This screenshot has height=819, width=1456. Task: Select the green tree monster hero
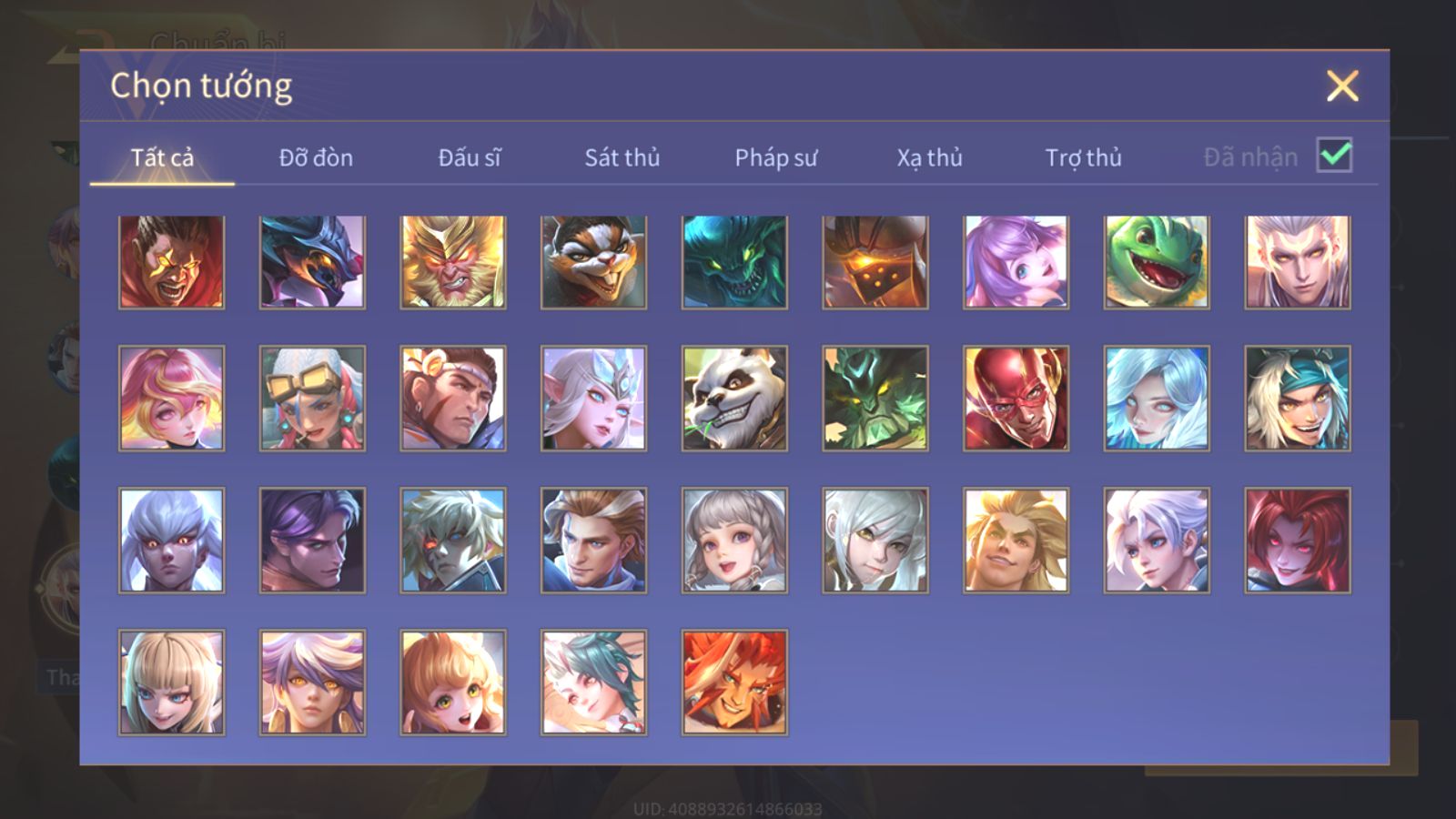[875, 399]
